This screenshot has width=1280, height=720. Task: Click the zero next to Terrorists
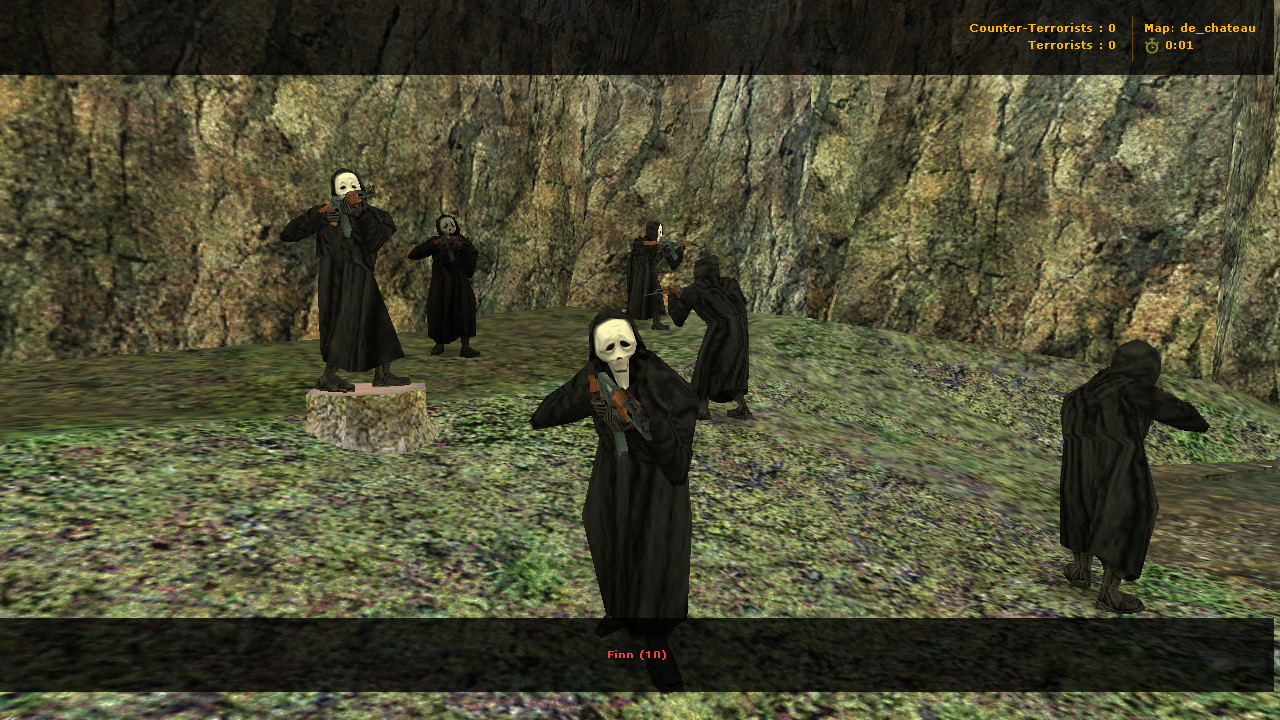[1112, 45]
